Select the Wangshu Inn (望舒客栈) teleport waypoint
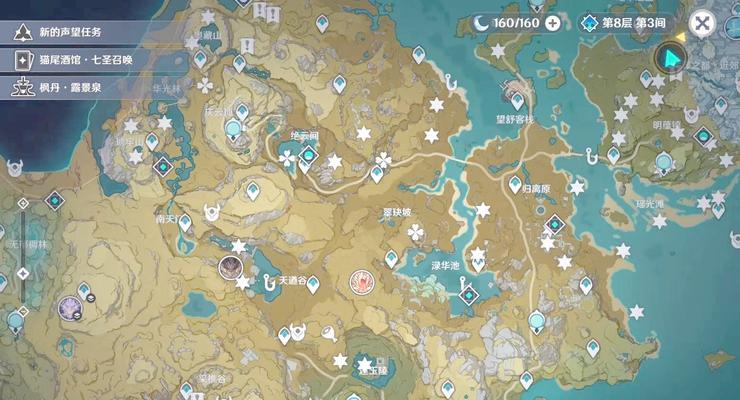This screenshot has width=740, height=400. pos(517,99)
